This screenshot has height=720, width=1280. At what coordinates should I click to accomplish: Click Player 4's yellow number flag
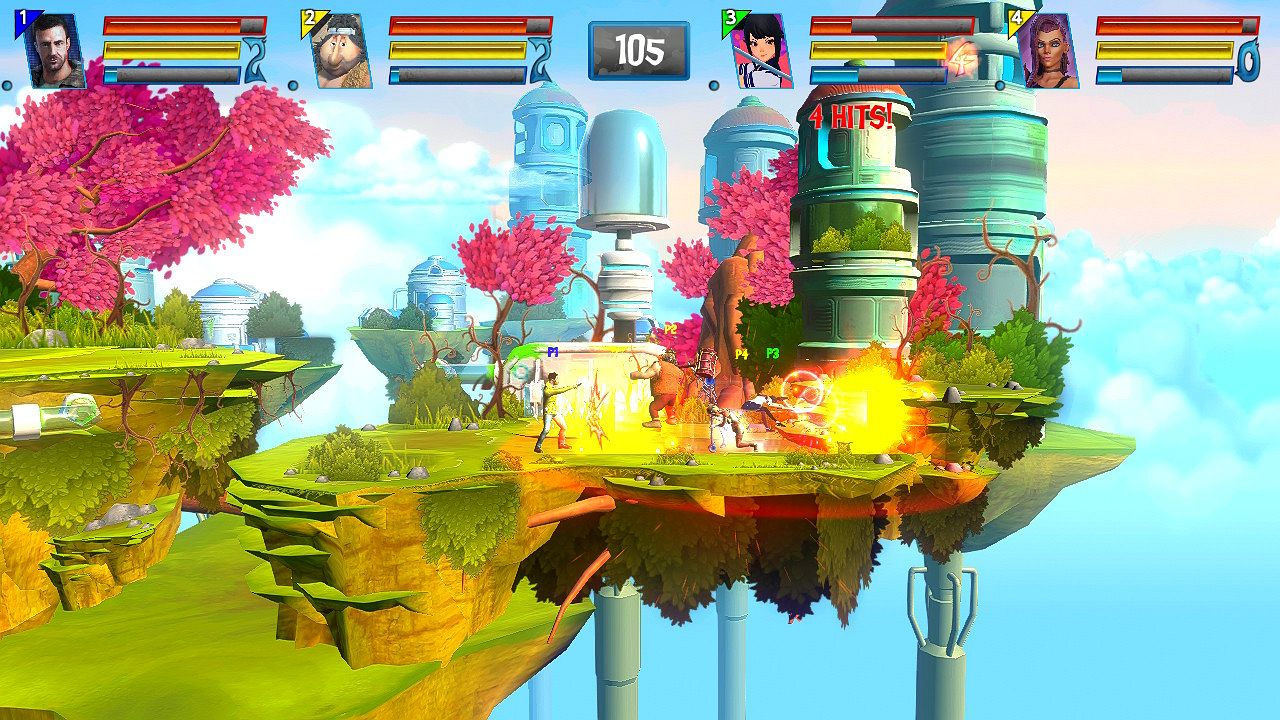point(1016,16)
